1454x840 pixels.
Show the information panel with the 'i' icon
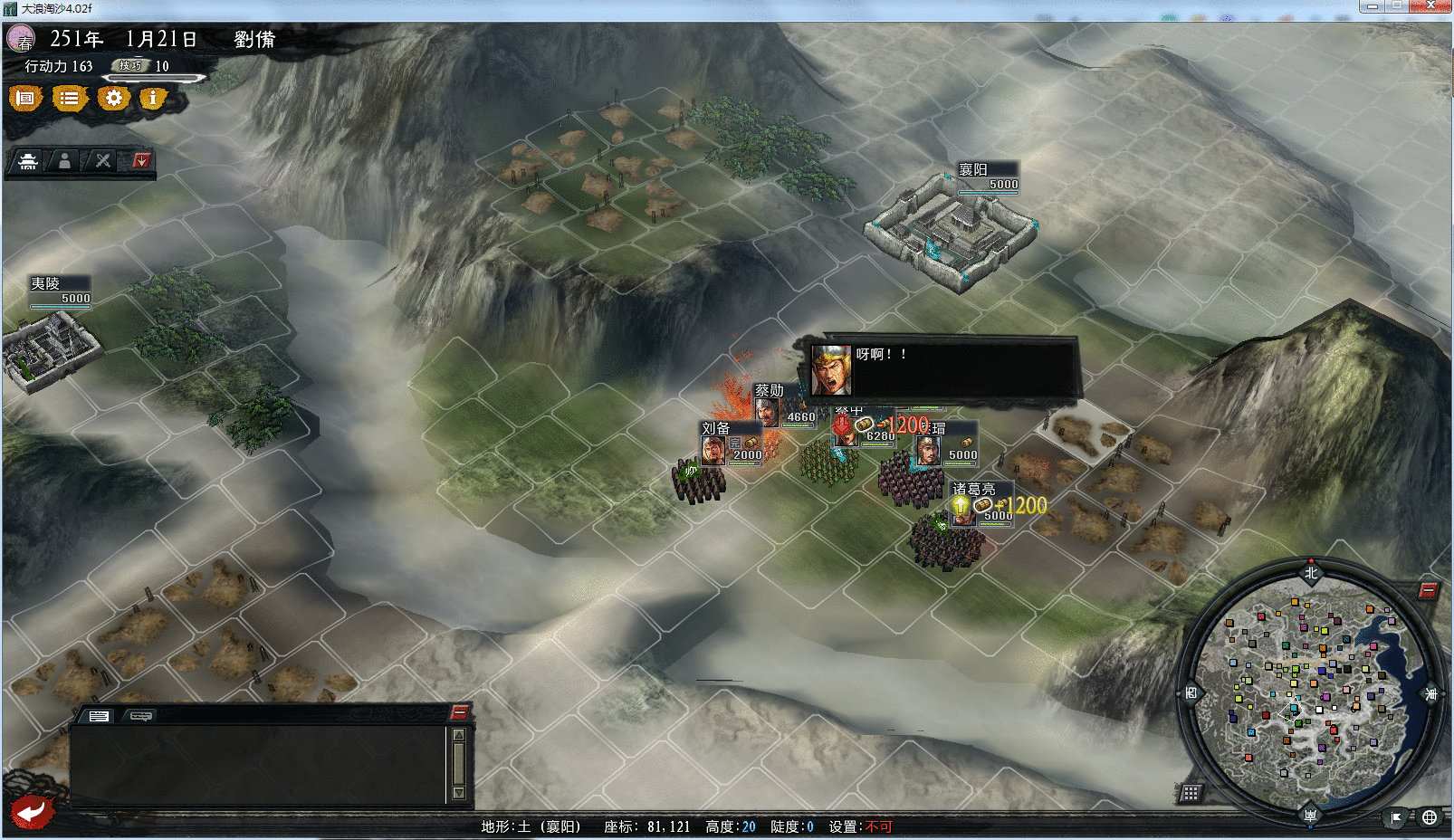tap(153, 98)
